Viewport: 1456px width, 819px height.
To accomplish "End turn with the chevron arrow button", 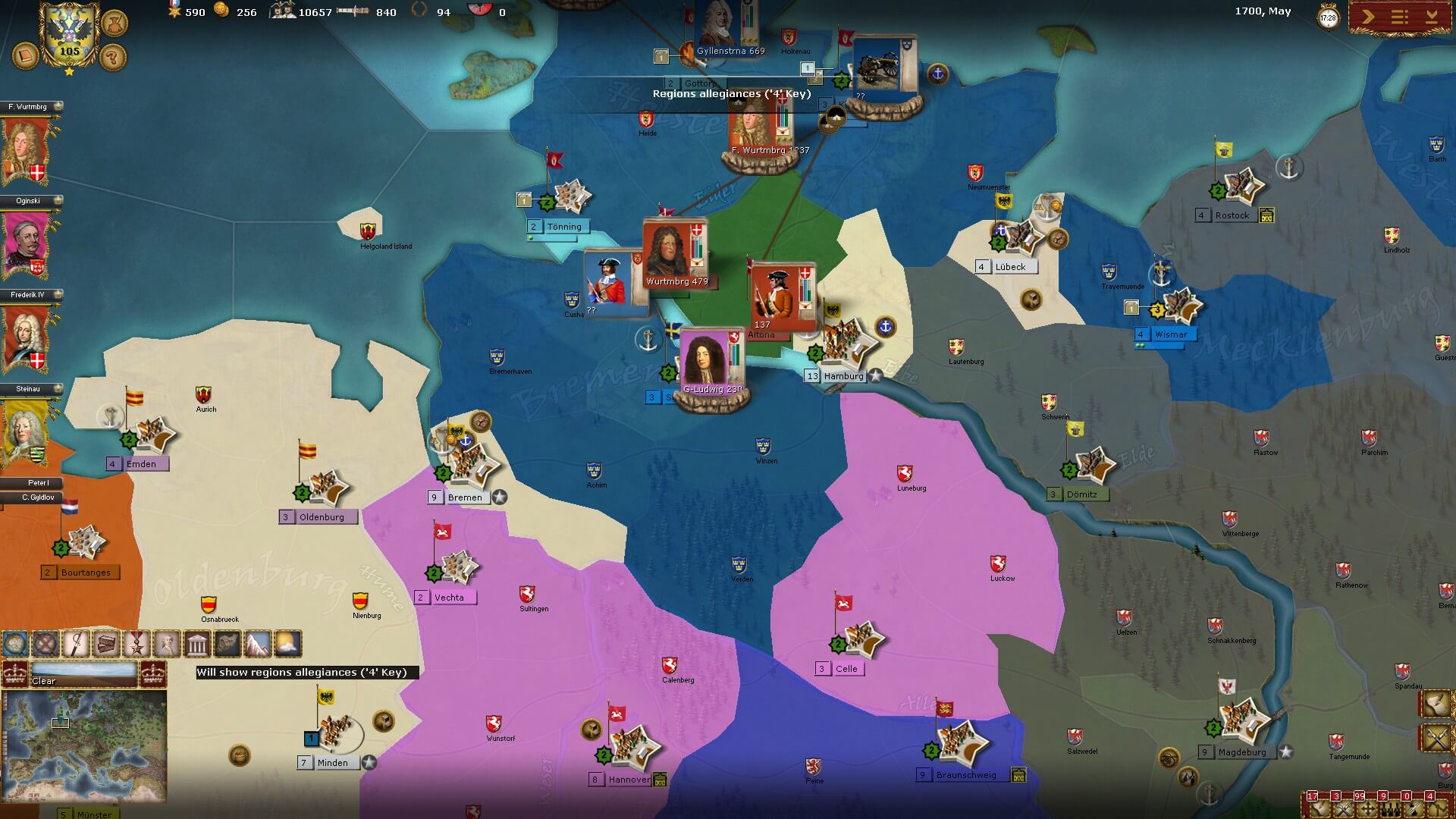I will pyautogui.click(x=1368, y=17).
